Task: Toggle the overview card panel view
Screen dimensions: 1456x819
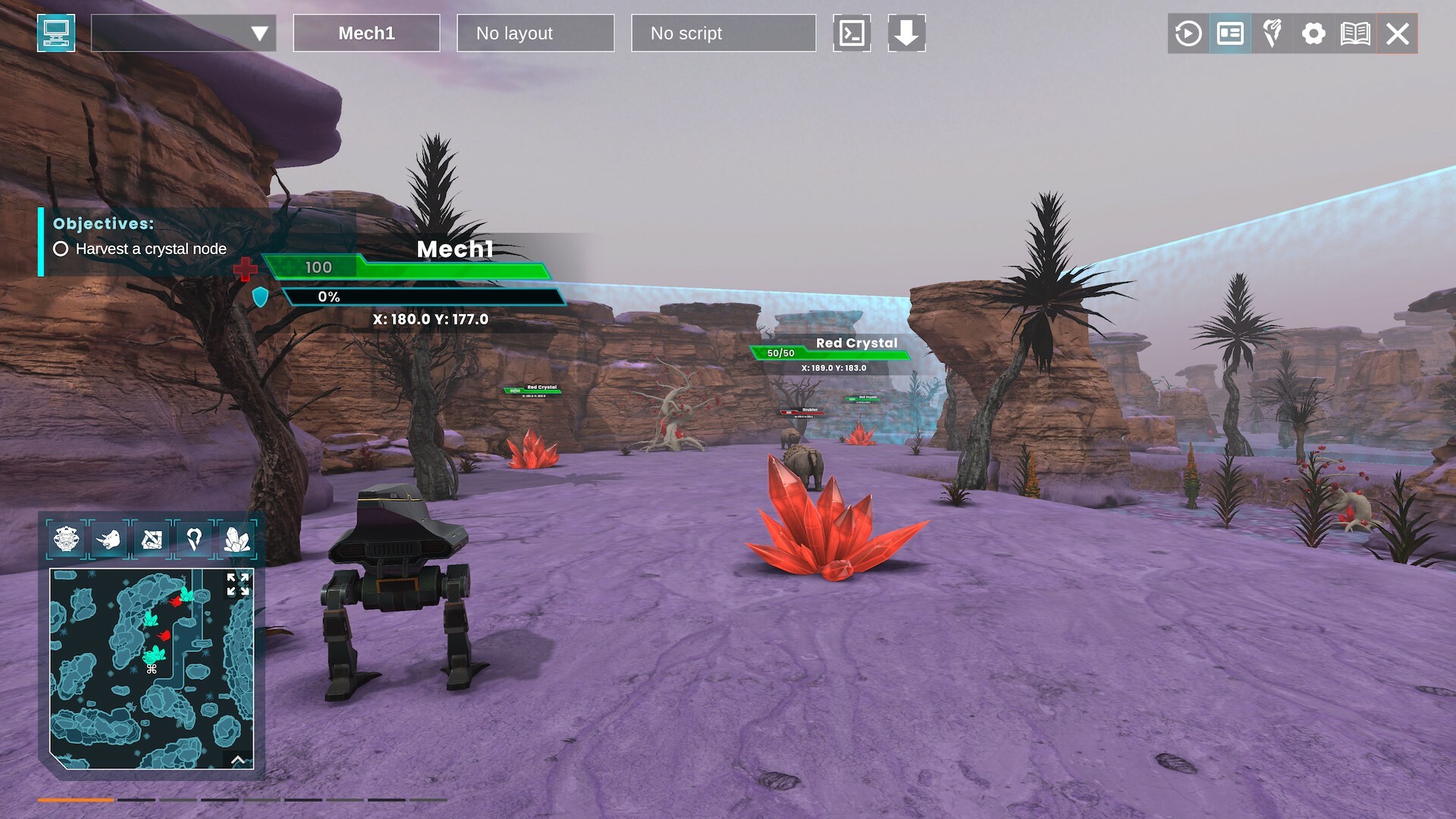Action: click(x=1229, y=33)
